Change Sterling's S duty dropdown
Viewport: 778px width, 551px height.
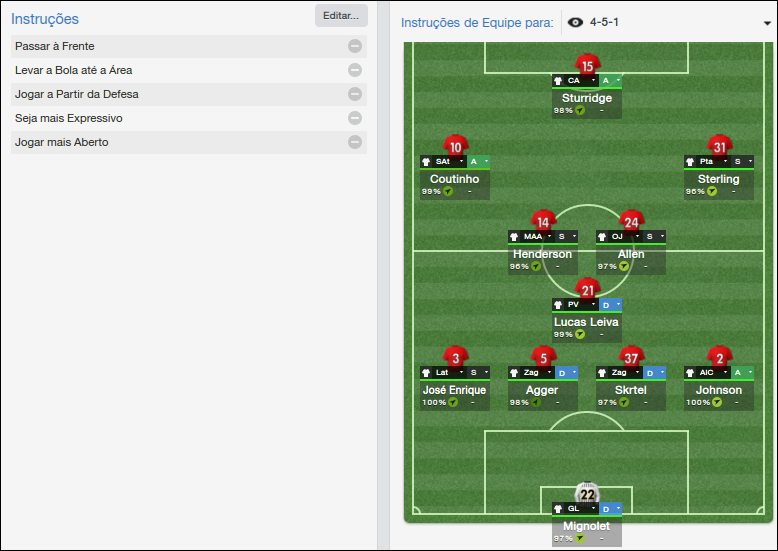742,161
